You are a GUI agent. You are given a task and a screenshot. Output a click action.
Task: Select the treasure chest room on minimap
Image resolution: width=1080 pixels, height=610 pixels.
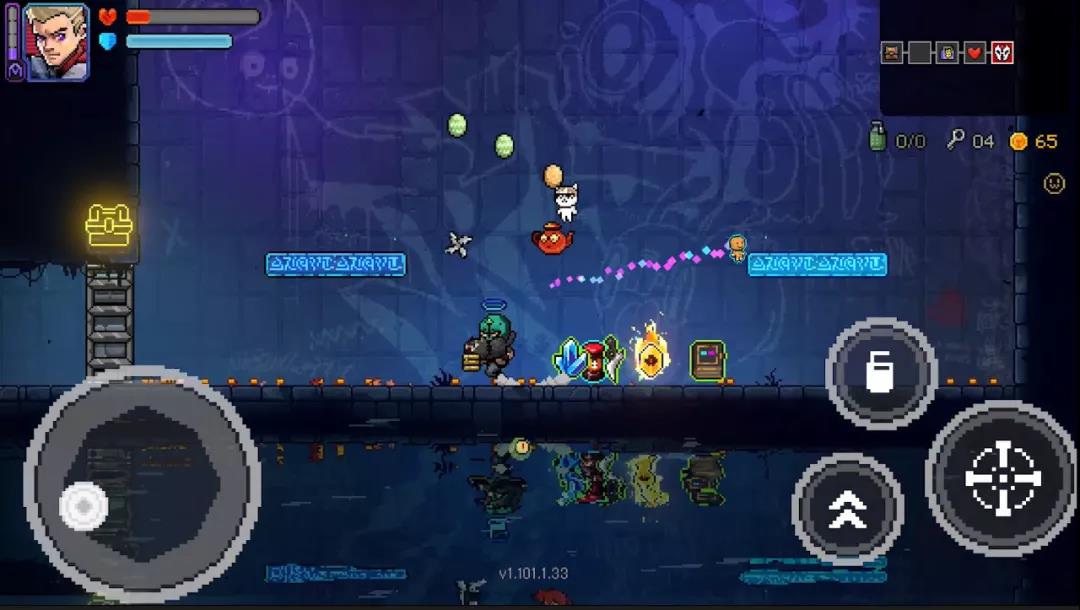[x=892, y=53]
